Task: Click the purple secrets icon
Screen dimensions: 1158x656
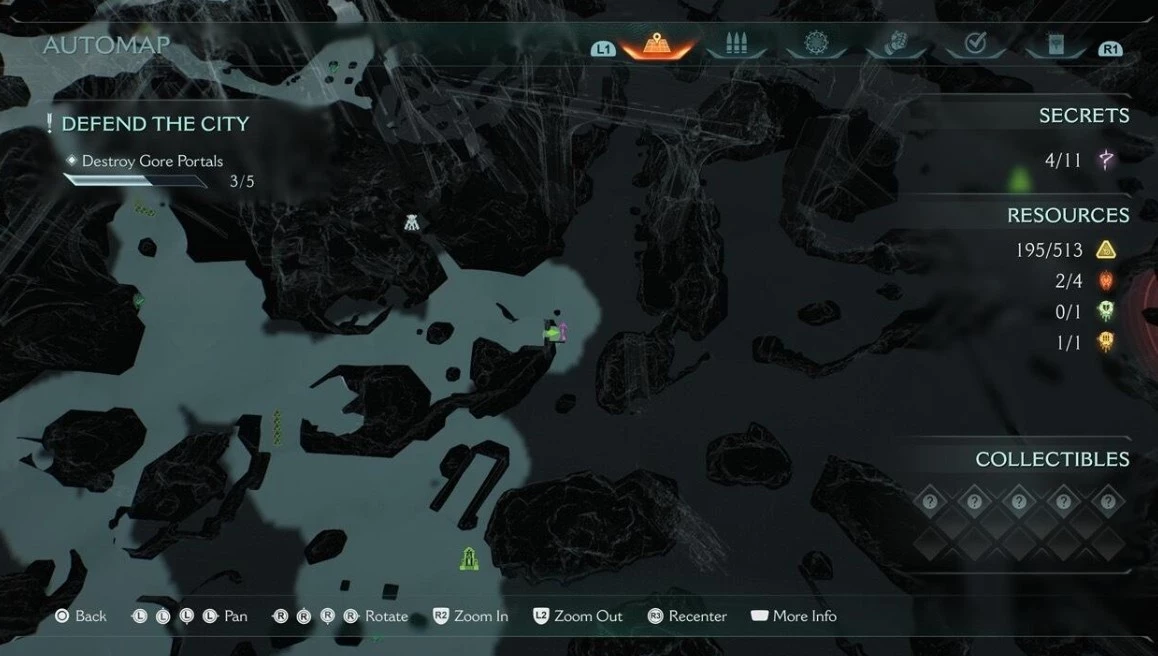Action: point(1106,159)
